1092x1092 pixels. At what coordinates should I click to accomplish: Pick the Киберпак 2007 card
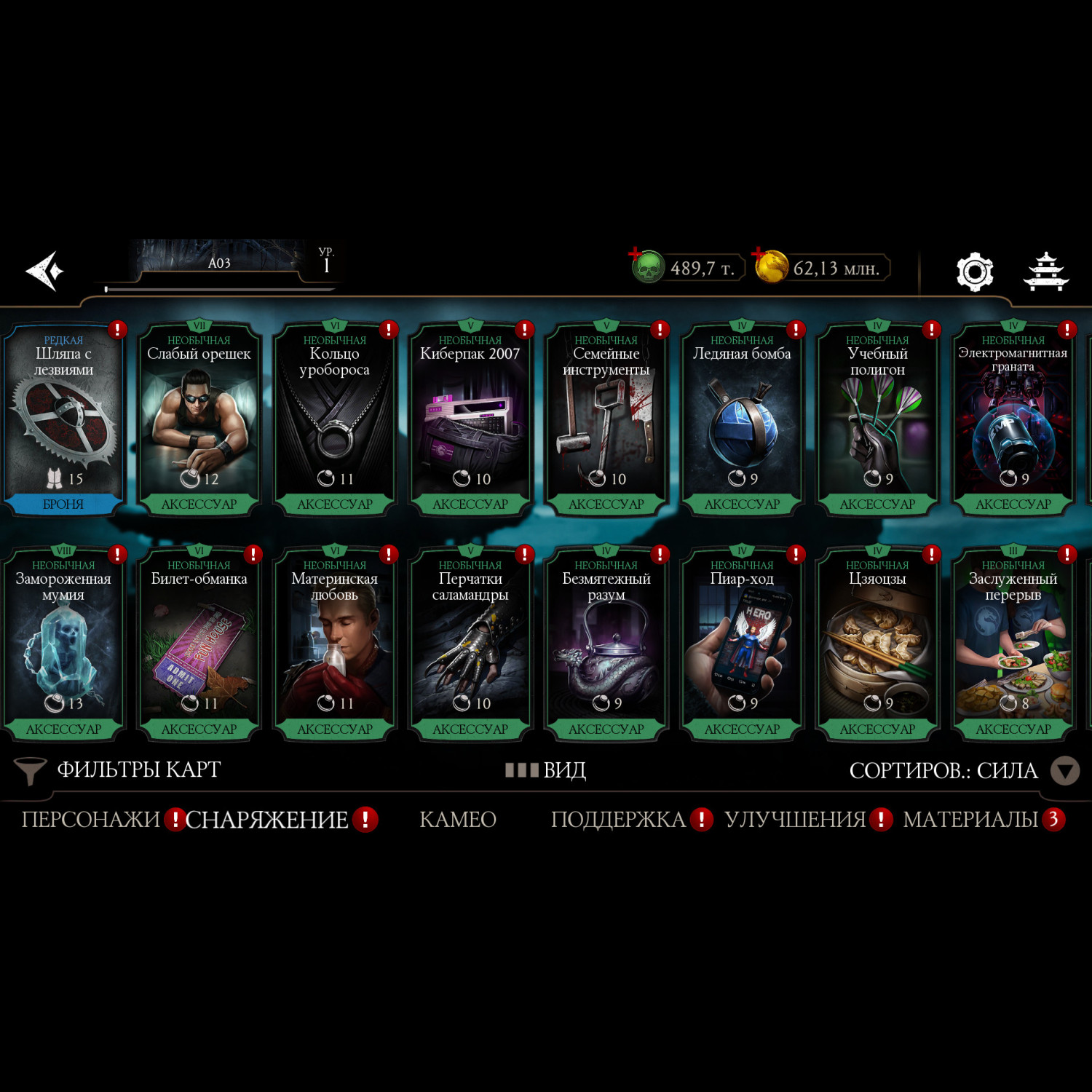coord(470,420)
